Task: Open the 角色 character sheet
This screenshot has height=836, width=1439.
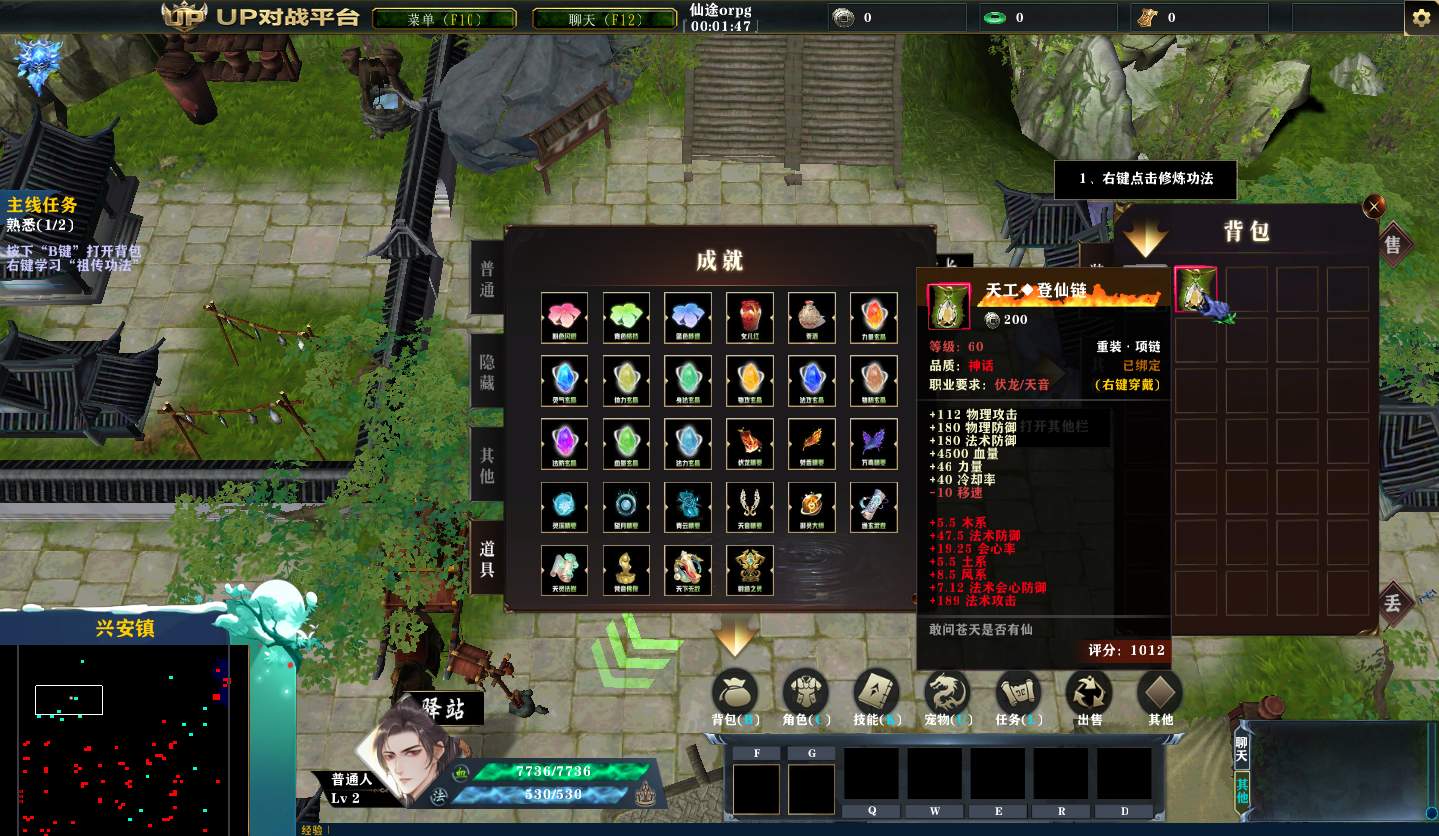Action: tap(806, 696)
